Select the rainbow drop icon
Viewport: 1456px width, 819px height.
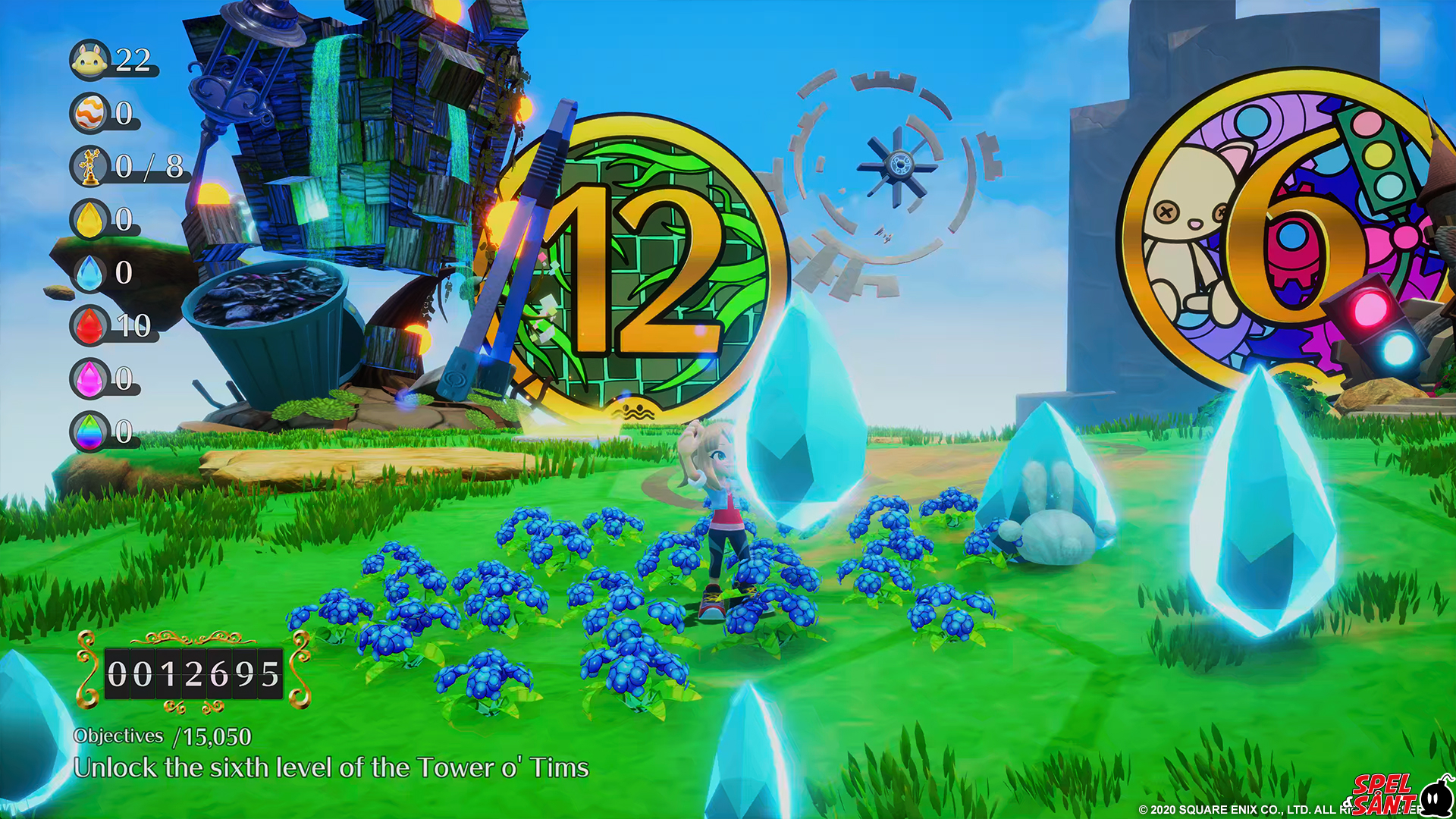tap(90, 431)
